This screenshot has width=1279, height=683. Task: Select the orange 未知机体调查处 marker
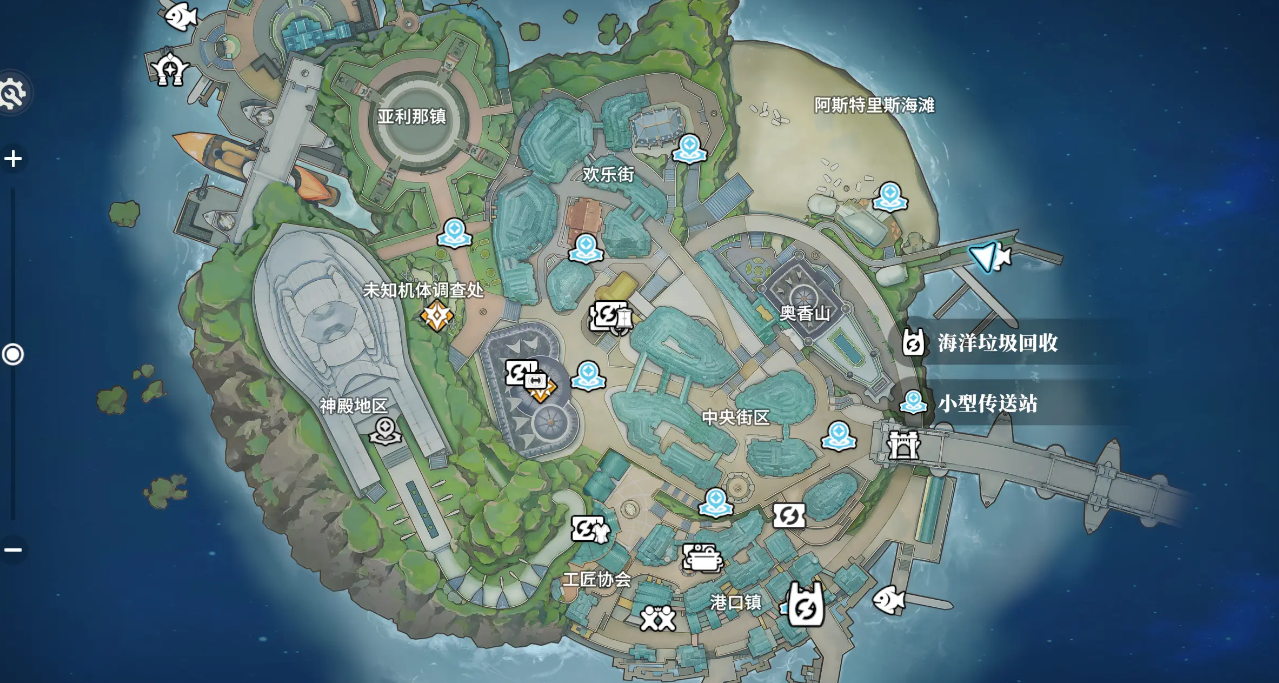point(437,316)
